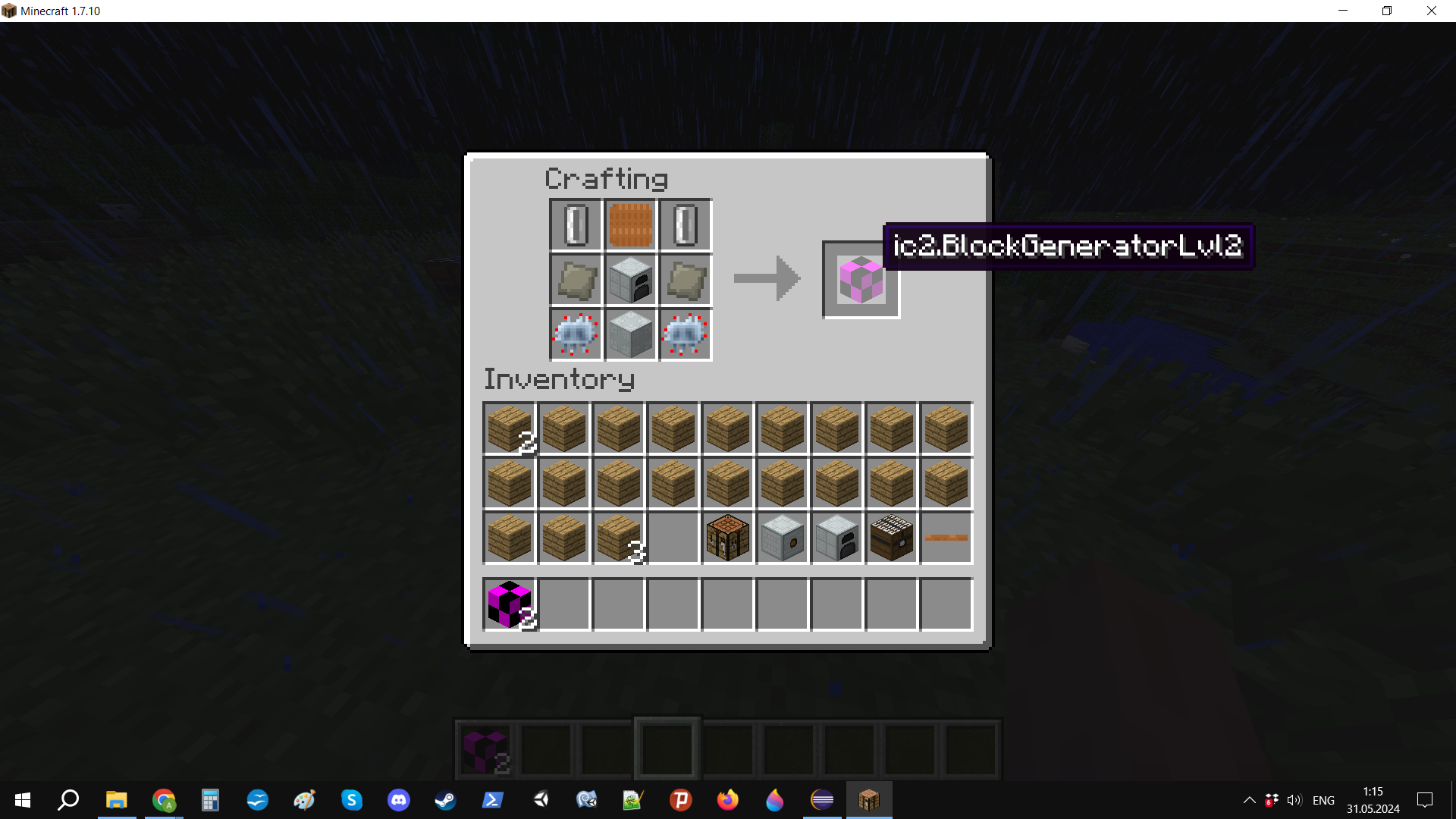Select the dark brown block in the inventory
Viewport: 1456px width, 819px height.
[x=891, y=538]
